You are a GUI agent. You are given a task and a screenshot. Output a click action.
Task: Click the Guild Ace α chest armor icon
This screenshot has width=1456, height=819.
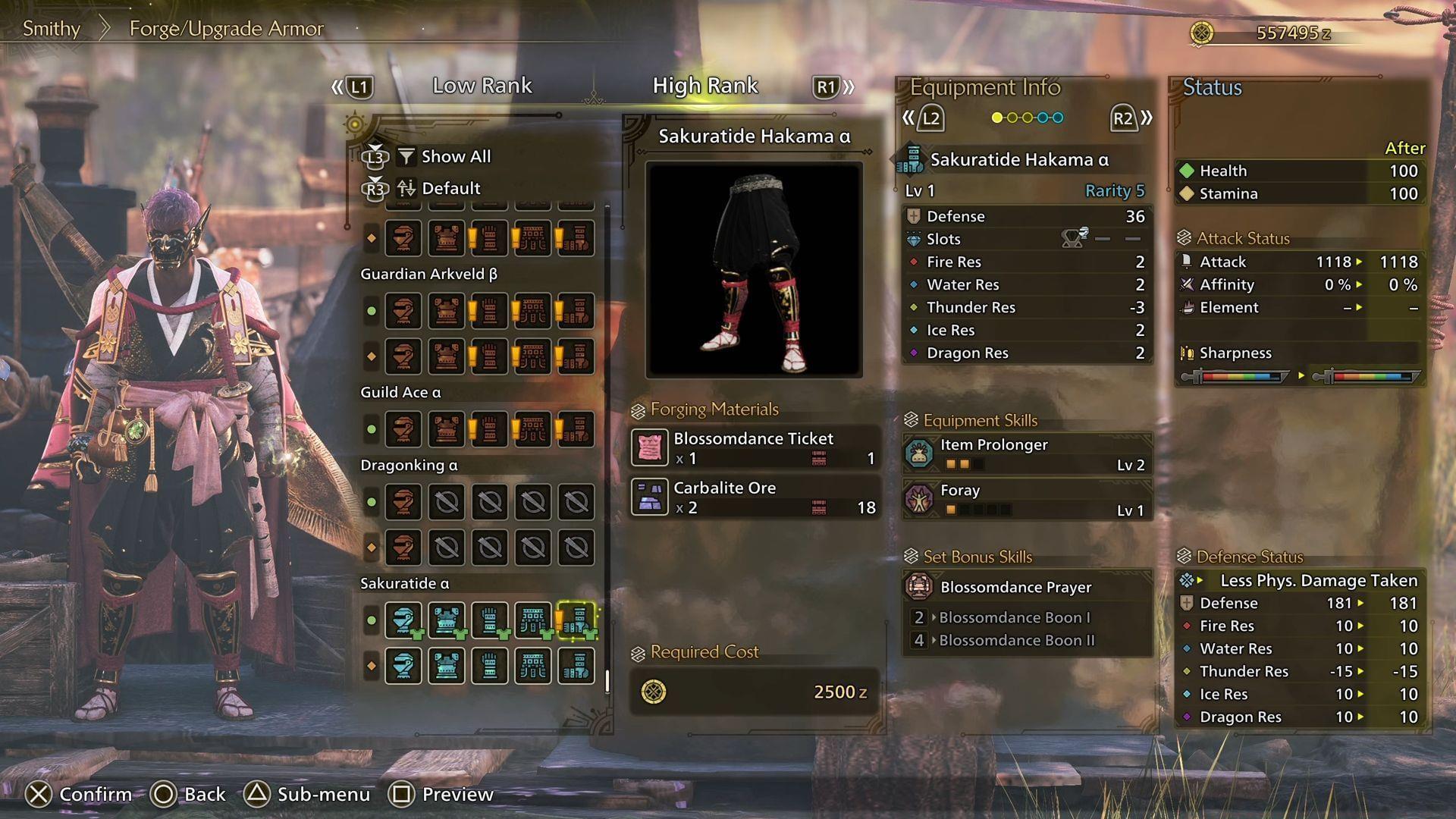(x=447, y=429)
